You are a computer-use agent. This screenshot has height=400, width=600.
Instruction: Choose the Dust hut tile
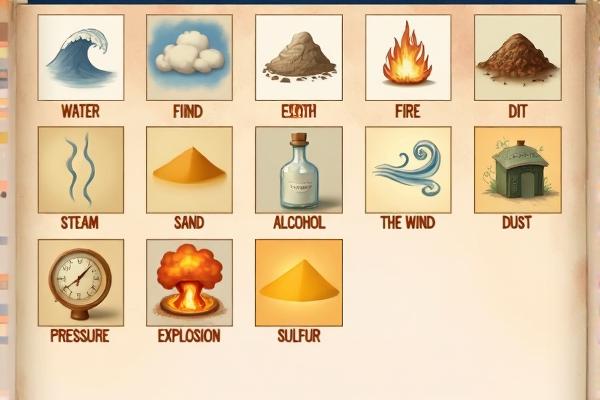click(x=516, y=169)
